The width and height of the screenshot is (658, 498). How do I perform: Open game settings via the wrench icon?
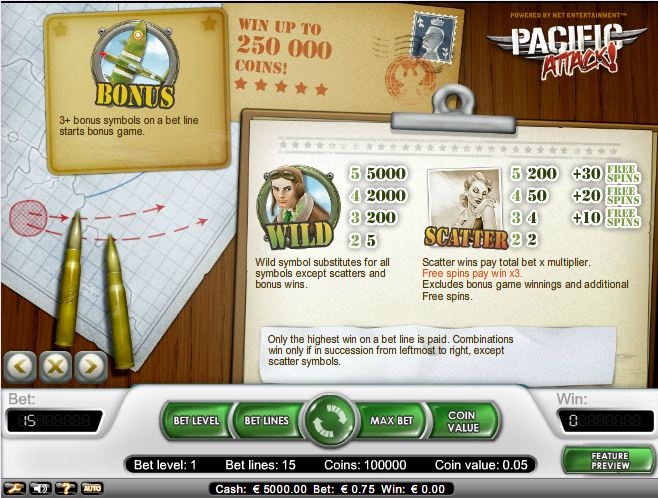(15, 488)
